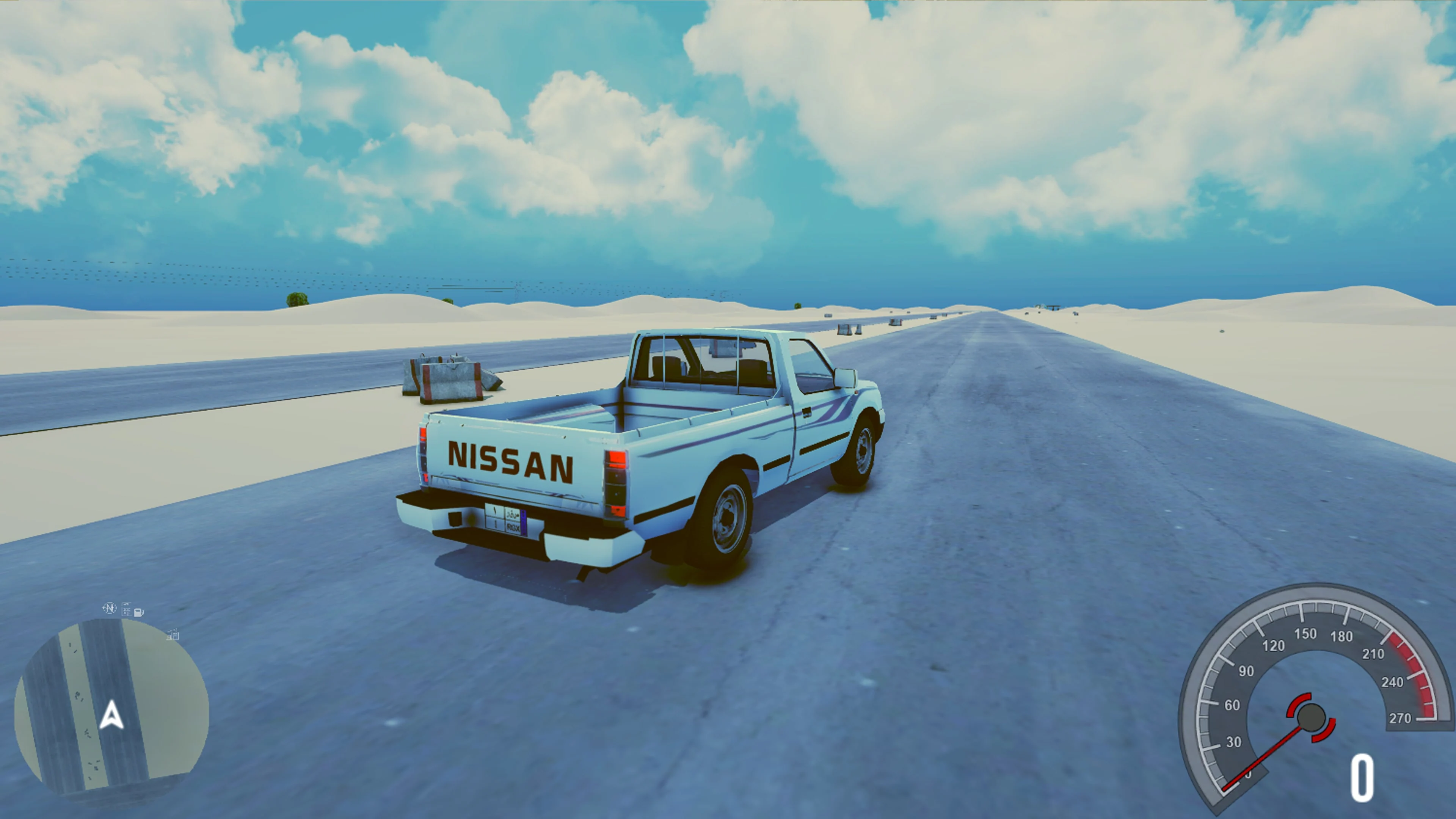Select the fuel pump icon near the minimap

tap(137, 612)
